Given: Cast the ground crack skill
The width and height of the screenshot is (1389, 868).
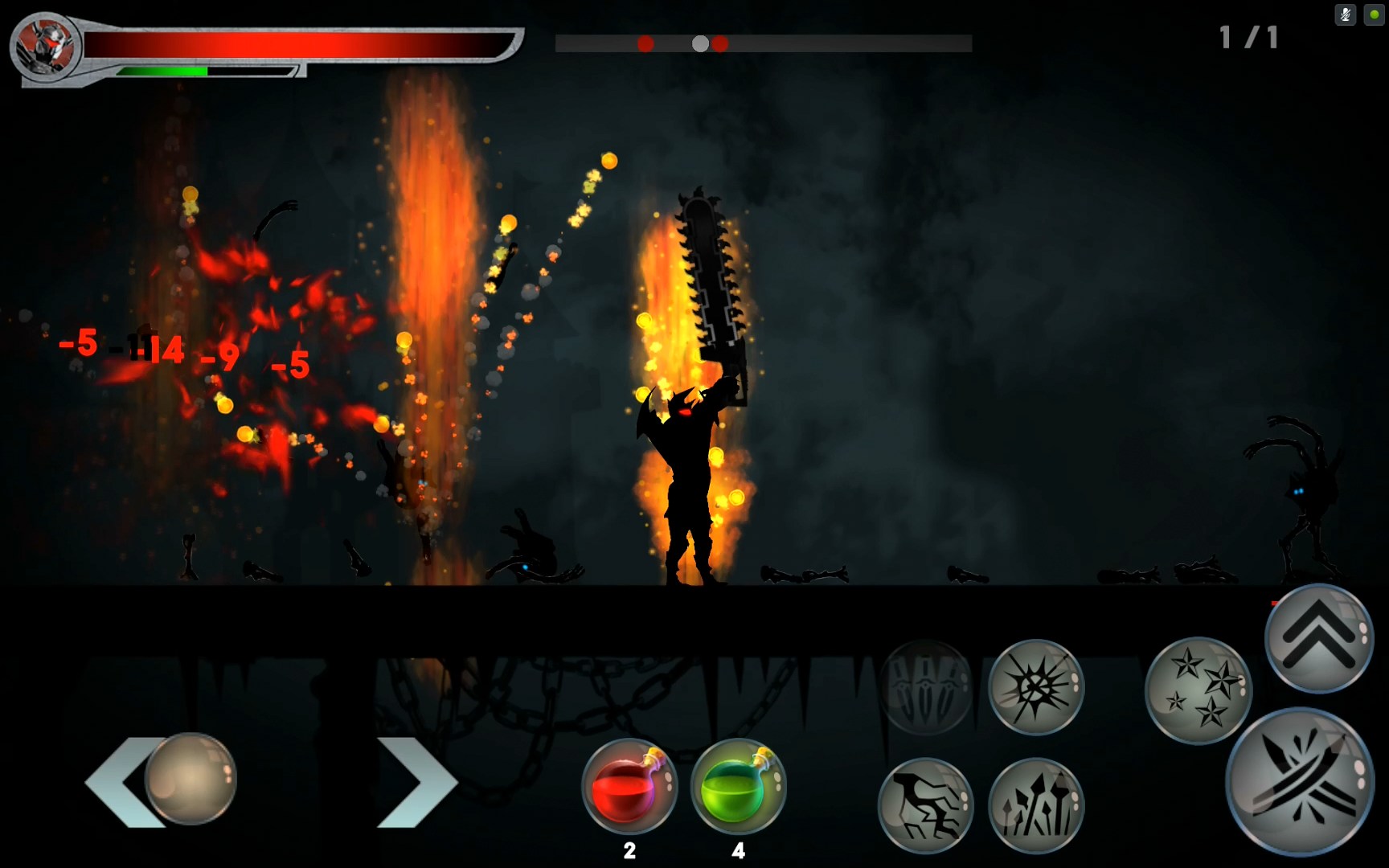Looking at the screenshot, I should (x=926, y=805).
